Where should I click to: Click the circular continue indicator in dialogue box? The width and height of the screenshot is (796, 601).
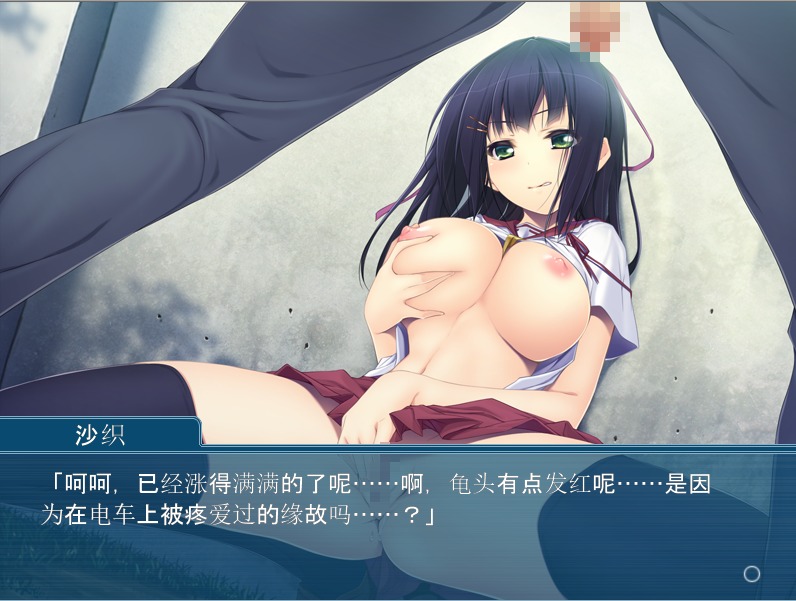click(752, 573)
